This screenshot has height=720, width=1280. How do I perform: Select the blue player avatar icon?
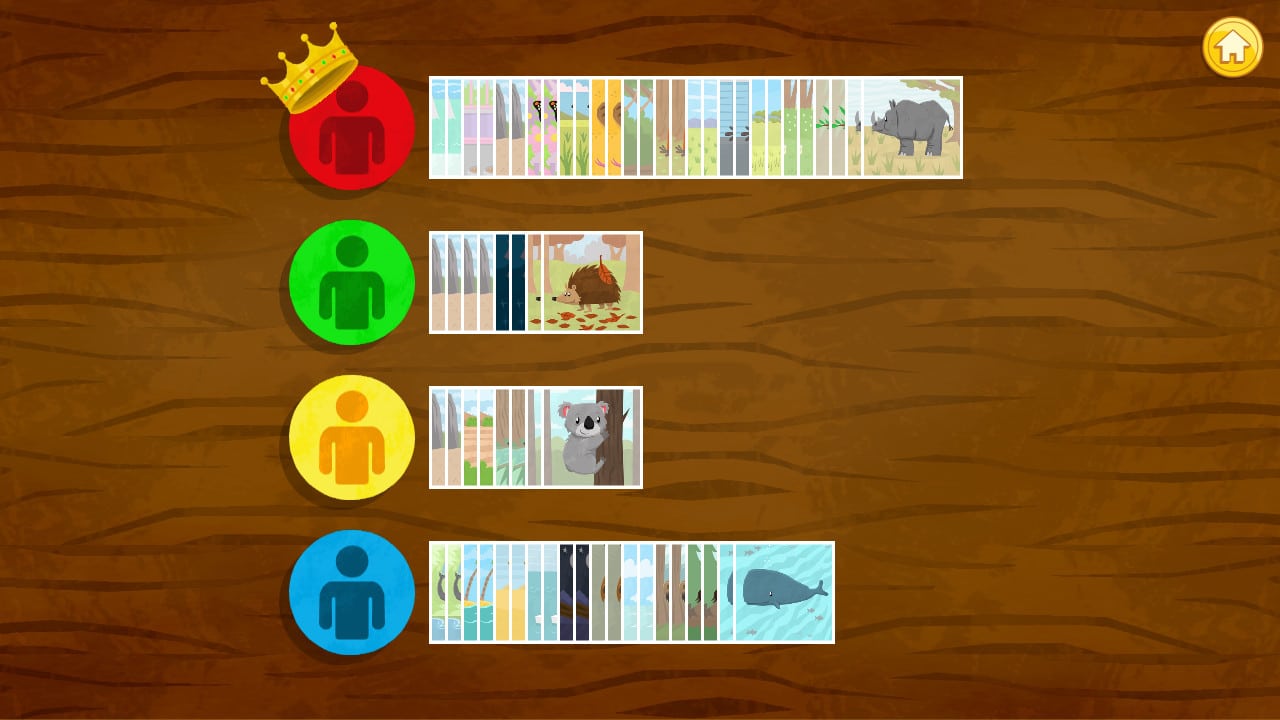click(x=351, y=592)
